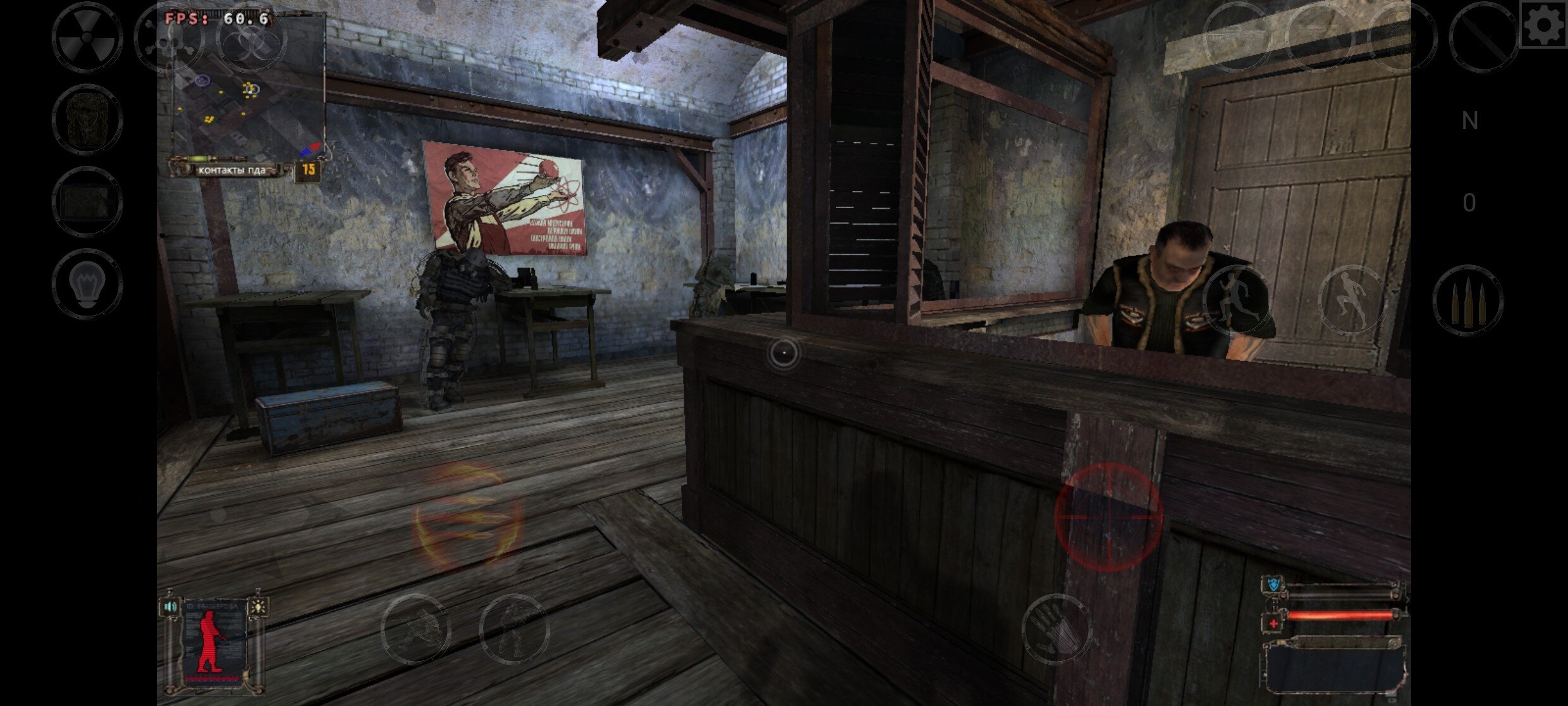
Task: Toggle the flashlight bulb button
Action: (87, 284)
